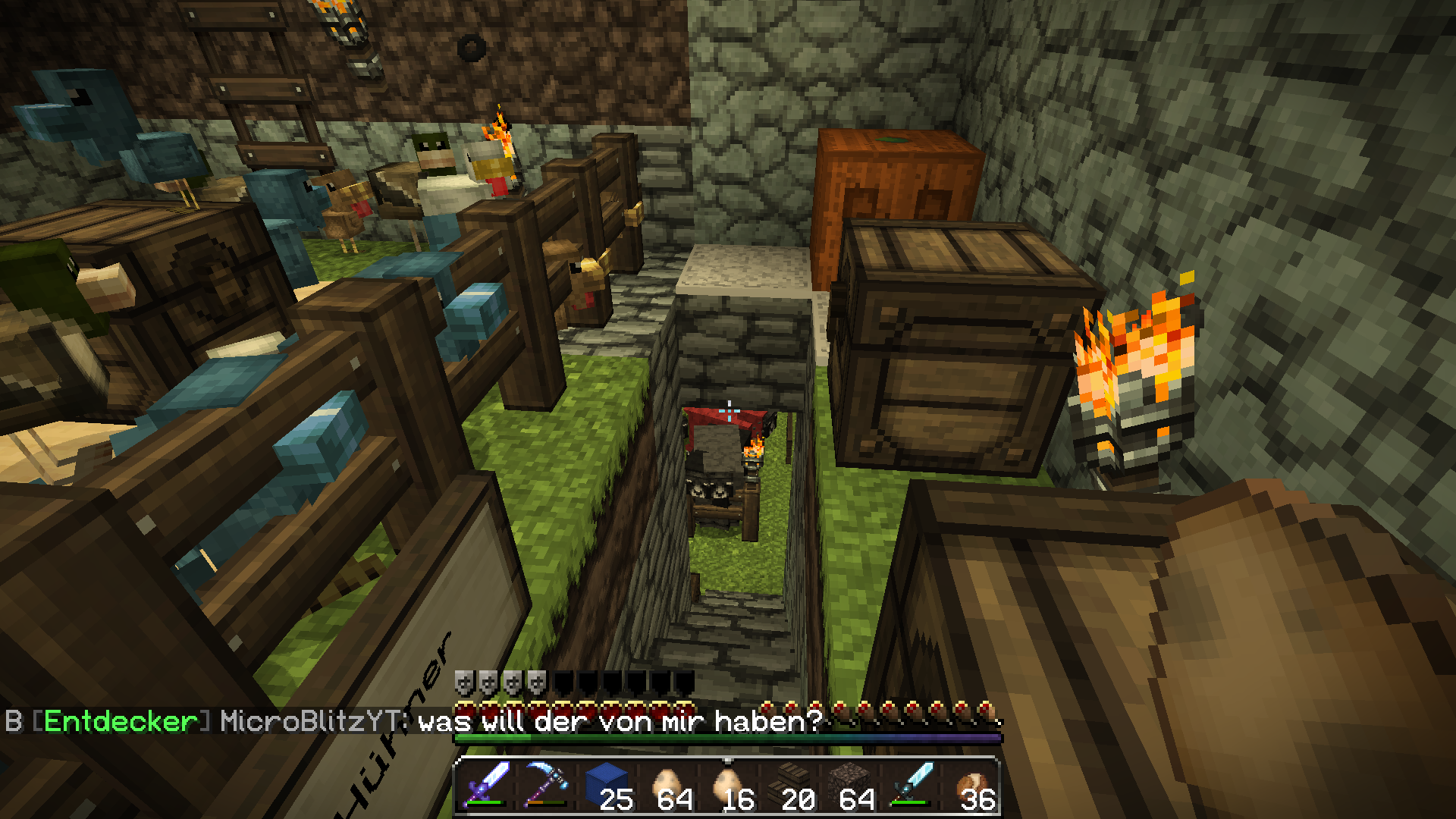Pick the stack of 16 eggs
The height and width of the screenshot is (819, 1456).
[728, 786]
